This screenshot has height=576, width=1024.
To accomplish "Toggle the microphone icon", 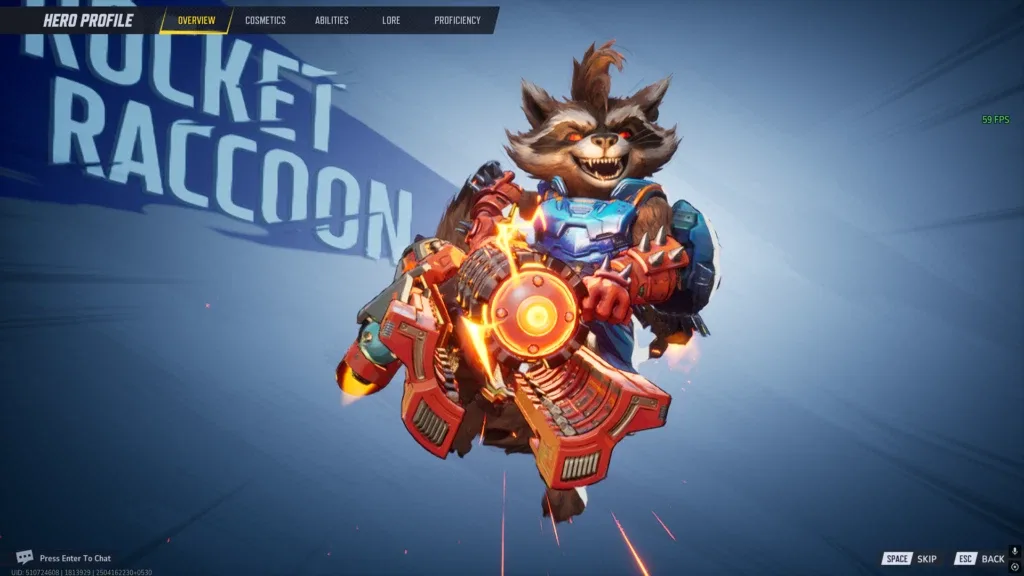I will [x=1014, y=551].
